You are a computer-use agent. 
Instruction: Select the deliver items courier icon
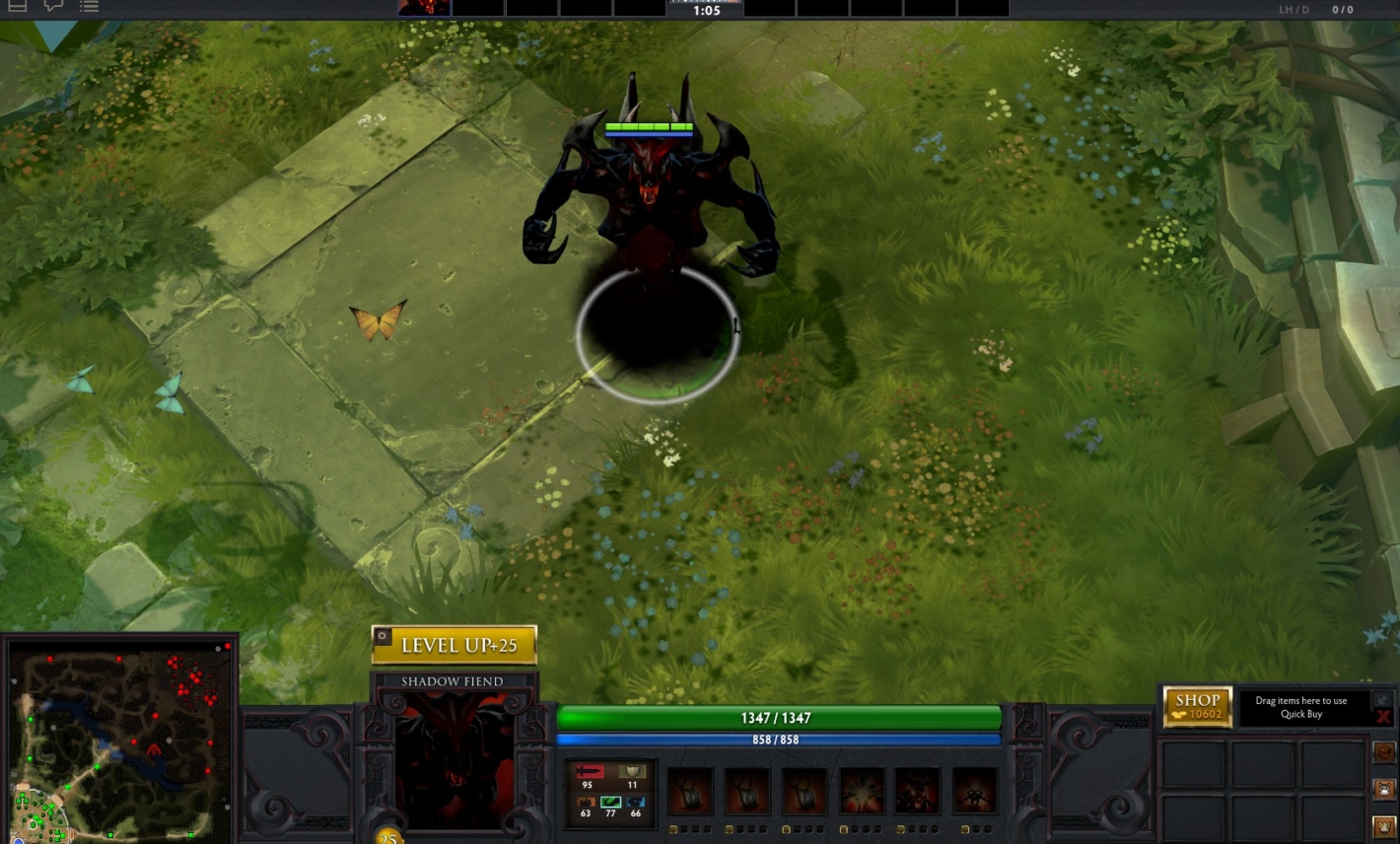(x=1383, y=826)
